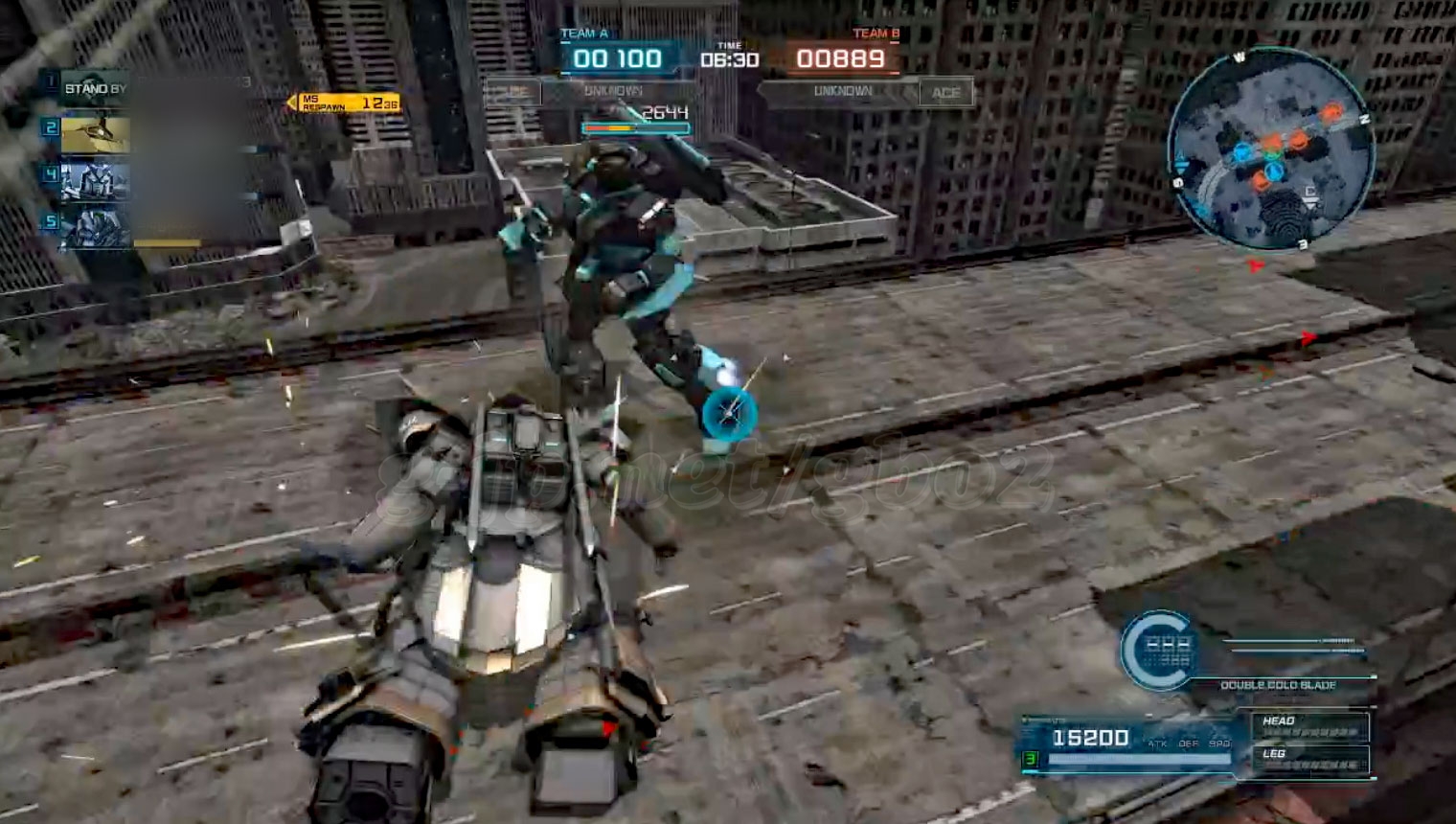Click the yellow MS Respawn tag

click(345, 103)
